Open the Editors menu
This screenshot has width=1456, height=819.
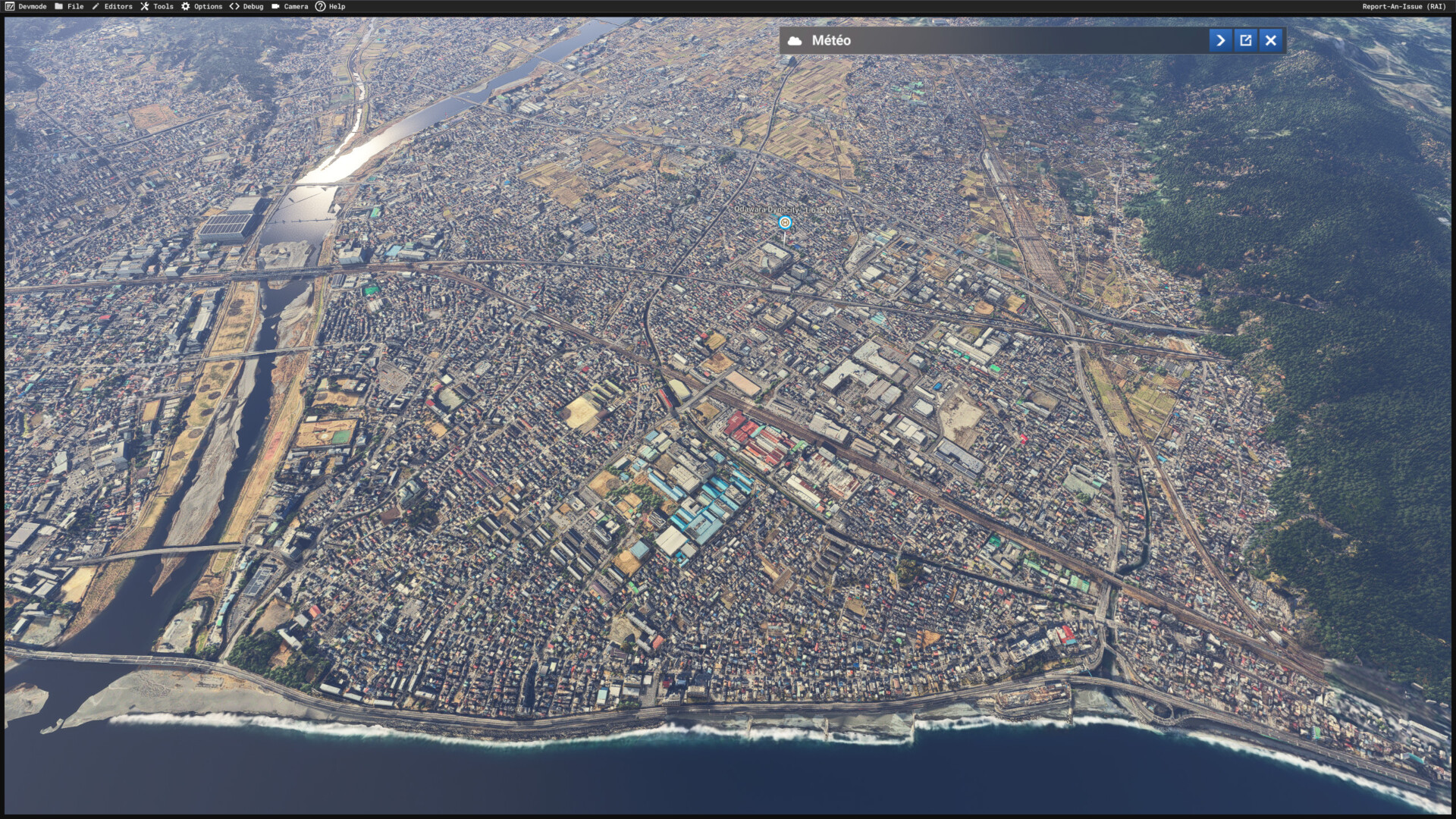[x=112, y=6]
